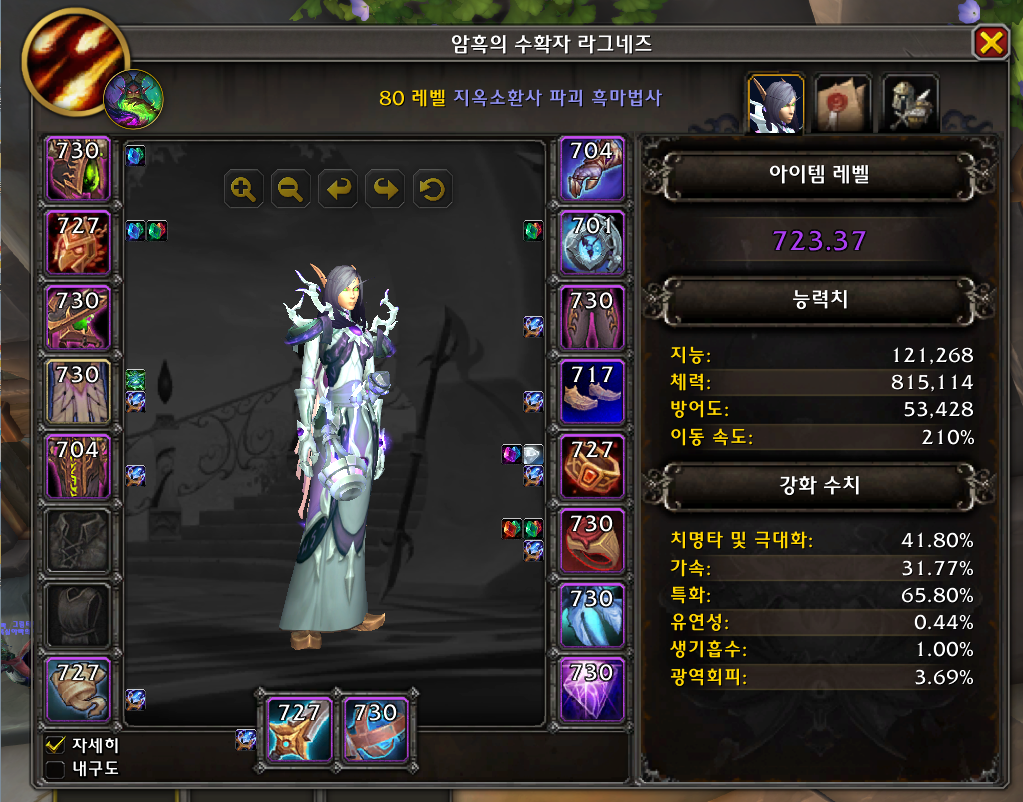This screenshot has height=802, width=1023.
Task: Click the 701 belt slot
Action: pos(591,243)
